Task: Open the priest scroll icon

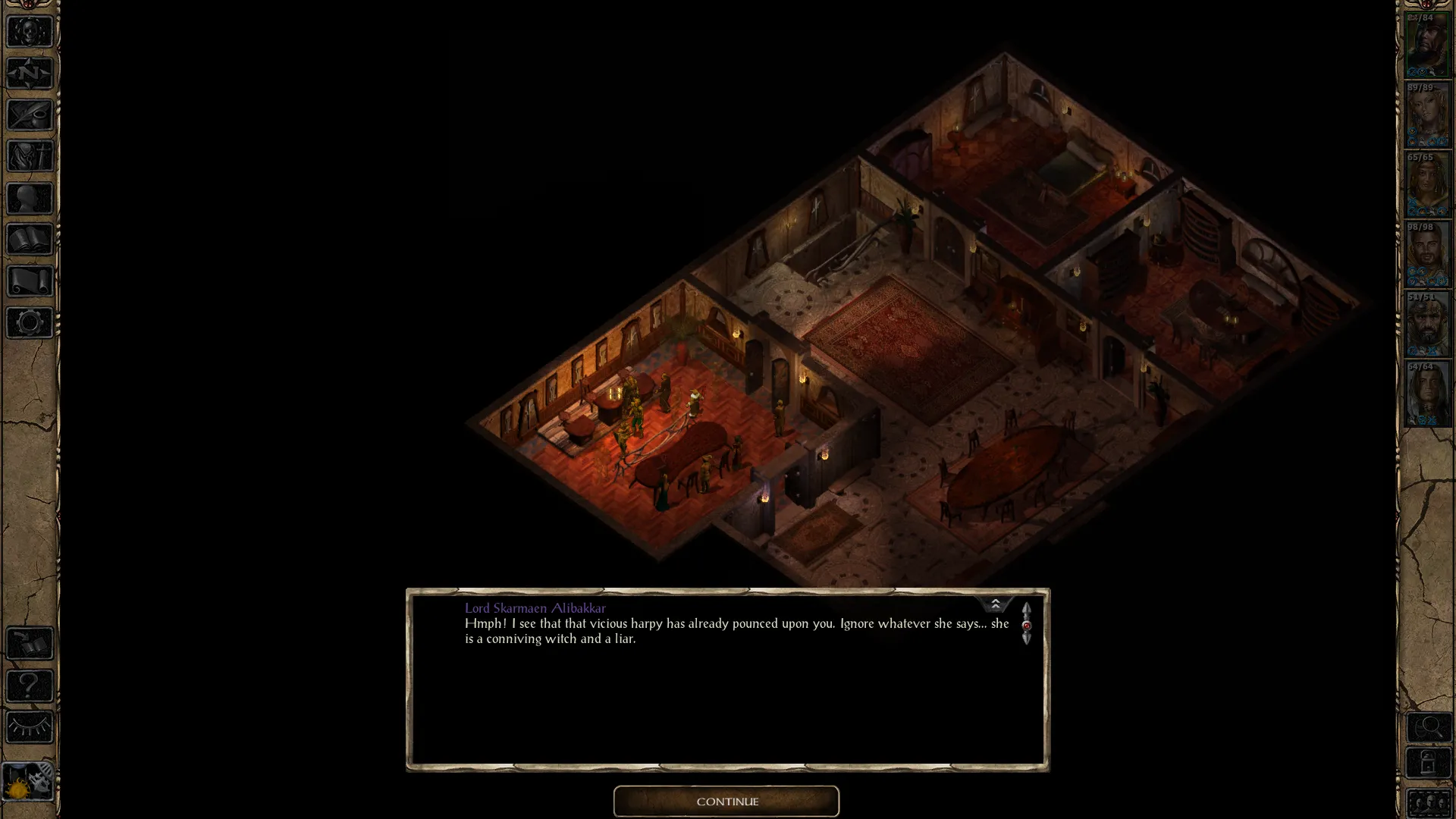Action: 30,281
